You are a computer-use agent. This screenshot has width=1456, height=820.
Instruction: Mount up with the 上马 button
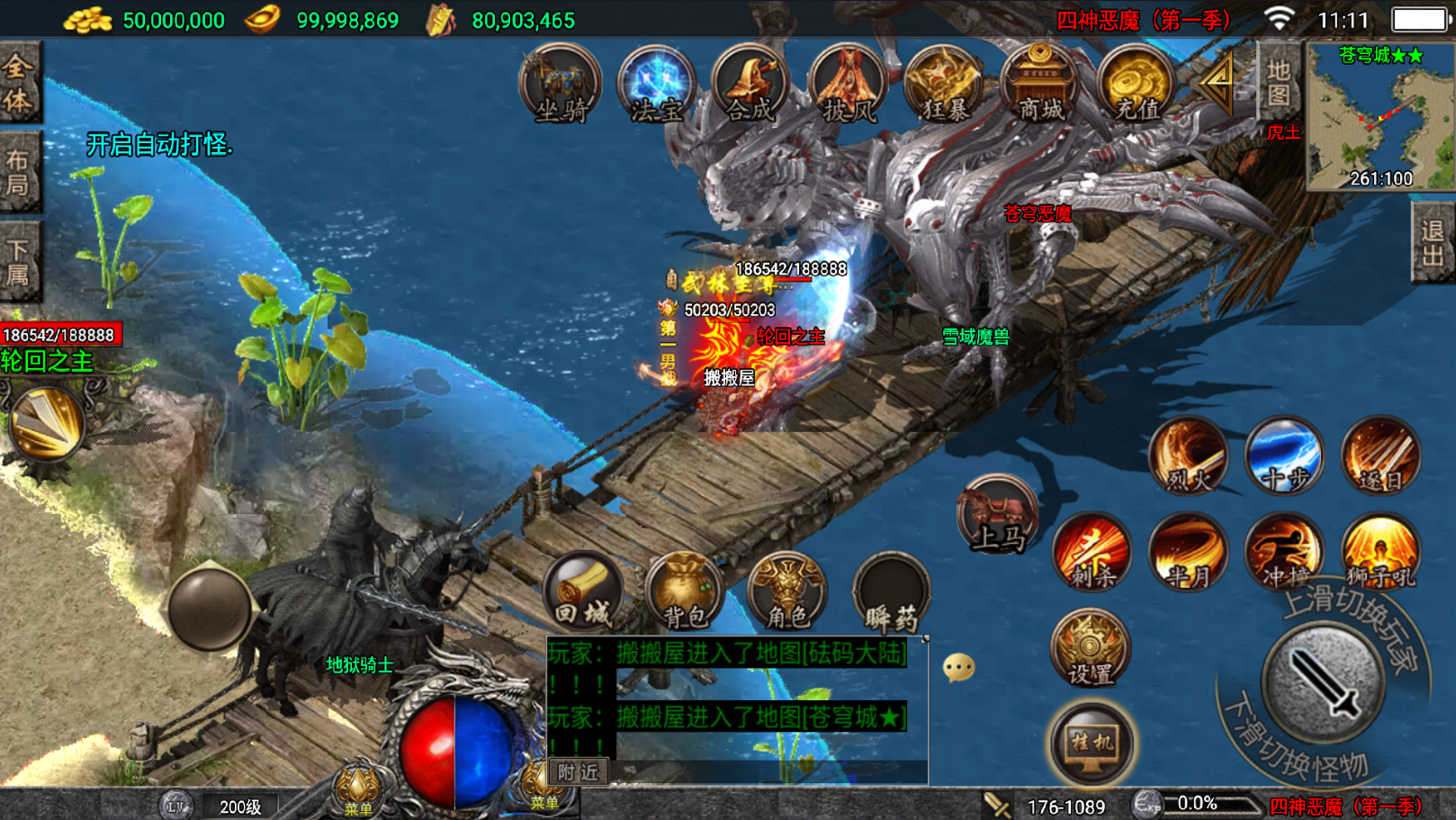pyautogui.click(x=997, y=515)
